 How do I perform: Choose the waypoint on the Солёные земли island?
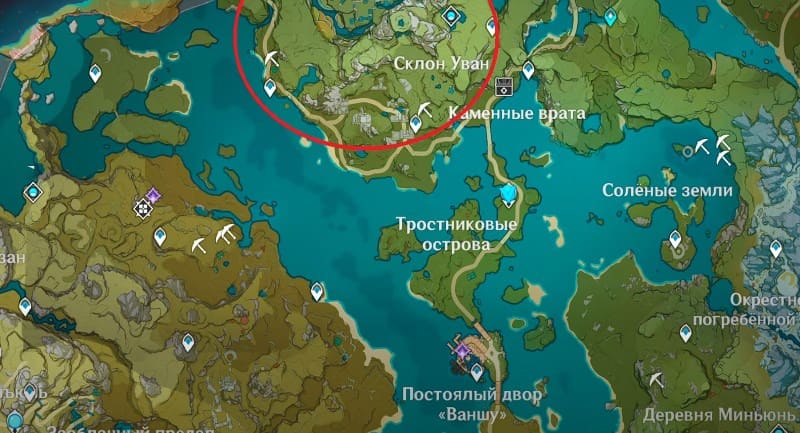(676, 239)
